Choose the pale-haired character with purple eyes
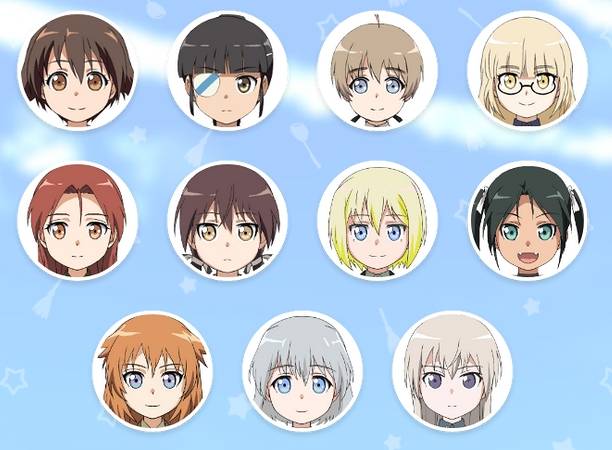This screenshot has width=612, height=450. pyautogui.click(x=452, y=371)
